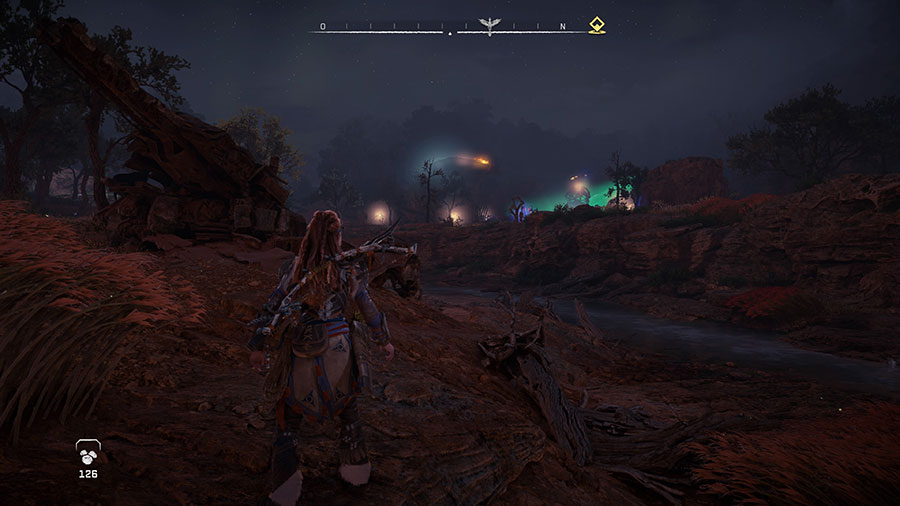
Task: Click the winged emblem on the compass
Action: pyautogui.click(x=489, y=26)
